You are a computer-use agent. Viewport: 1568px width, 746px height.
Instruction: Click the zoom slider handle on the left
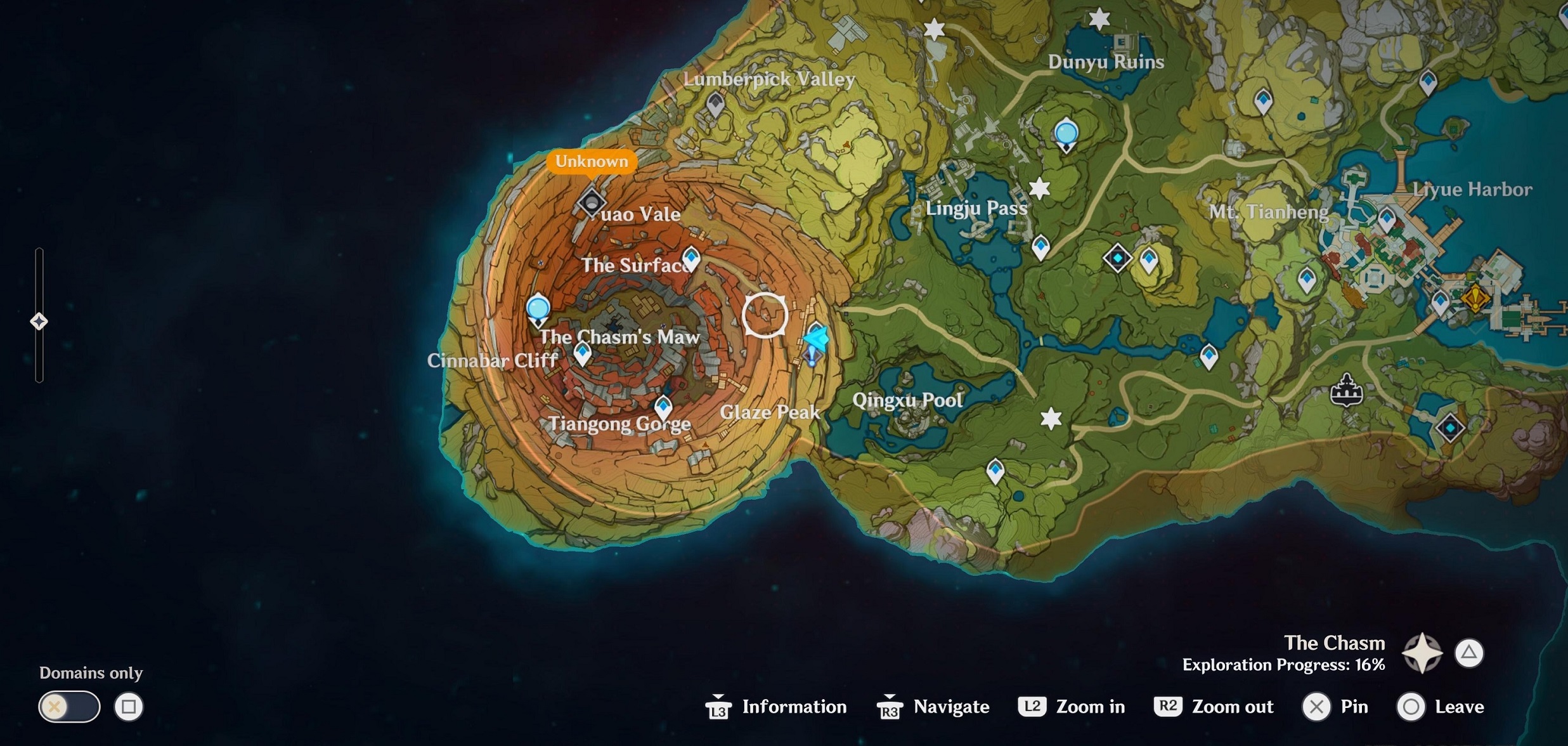pos(39,321)
